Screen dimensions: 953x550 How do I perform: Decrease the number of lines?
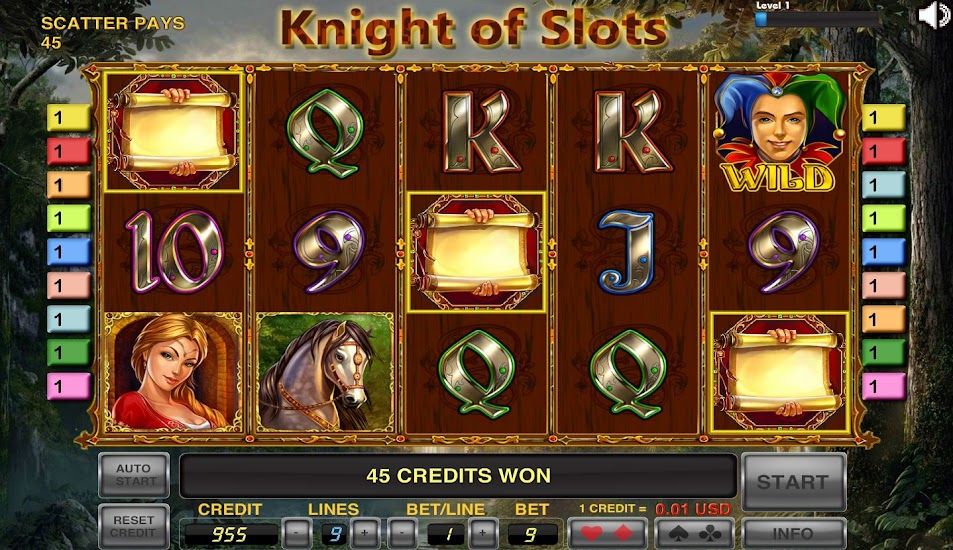pyautogui.click(x=295, y=533)
